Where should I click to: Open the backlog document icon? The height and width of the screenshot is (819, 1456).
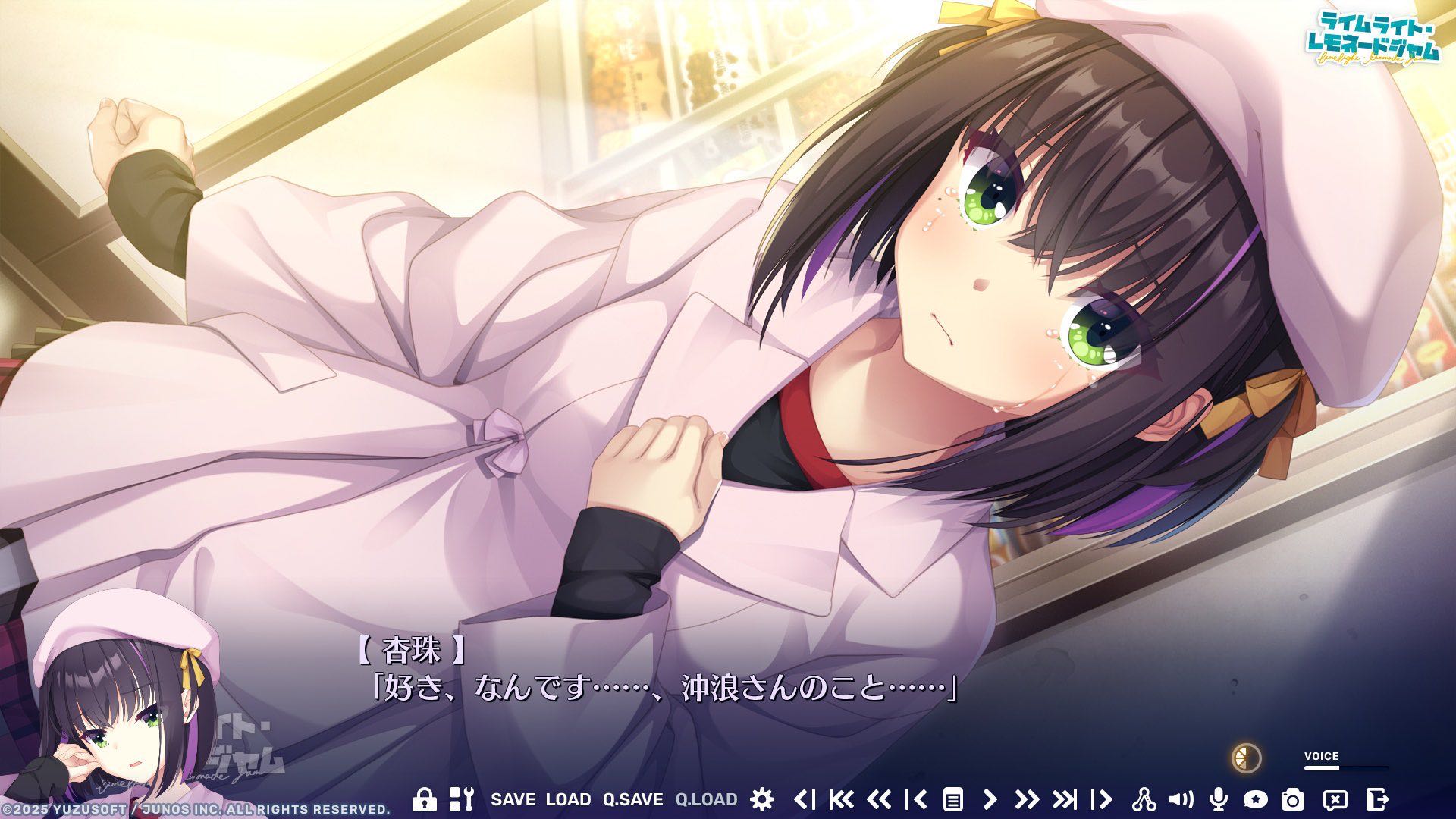(952, 799)
